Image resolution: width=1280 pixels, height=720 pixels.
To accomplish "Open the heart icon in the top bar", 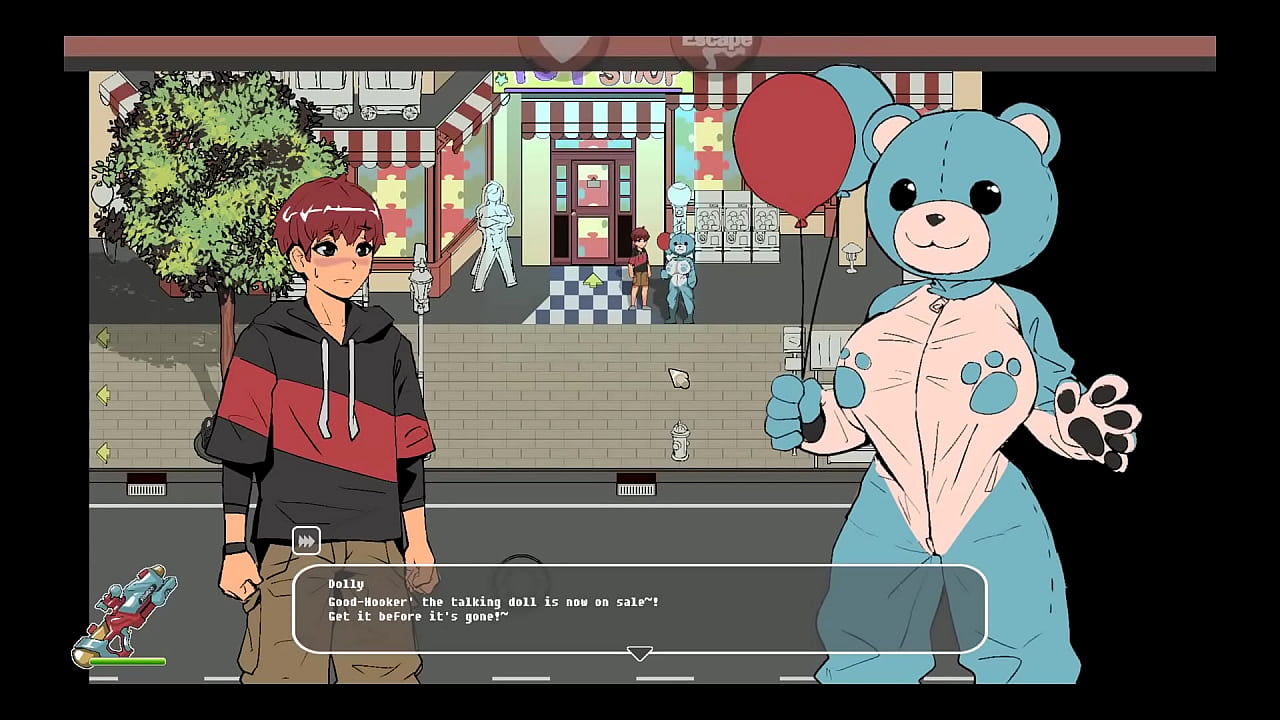I will coord(563,48).
